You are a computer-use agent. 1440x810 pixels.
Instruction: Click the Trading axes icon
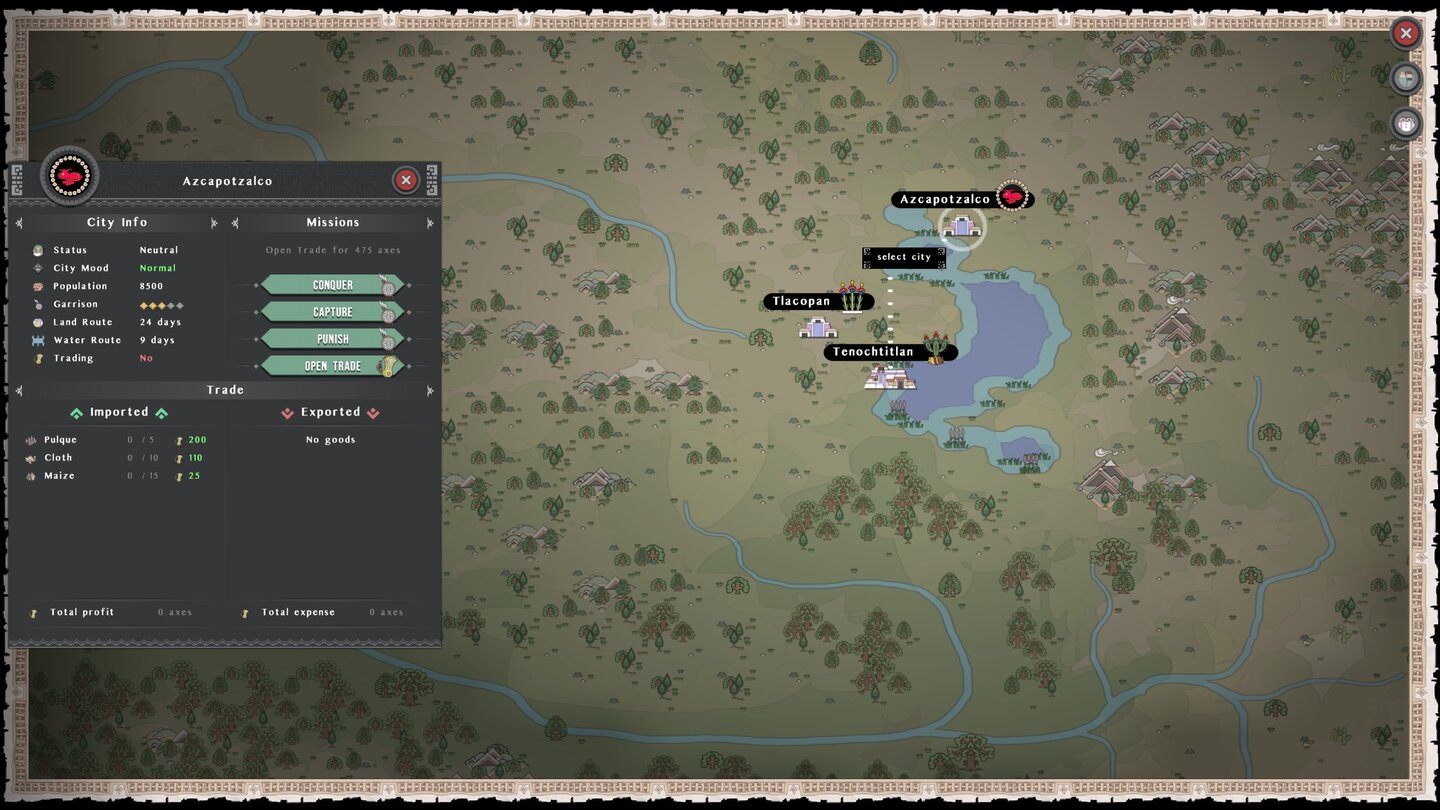click(38, 358)
